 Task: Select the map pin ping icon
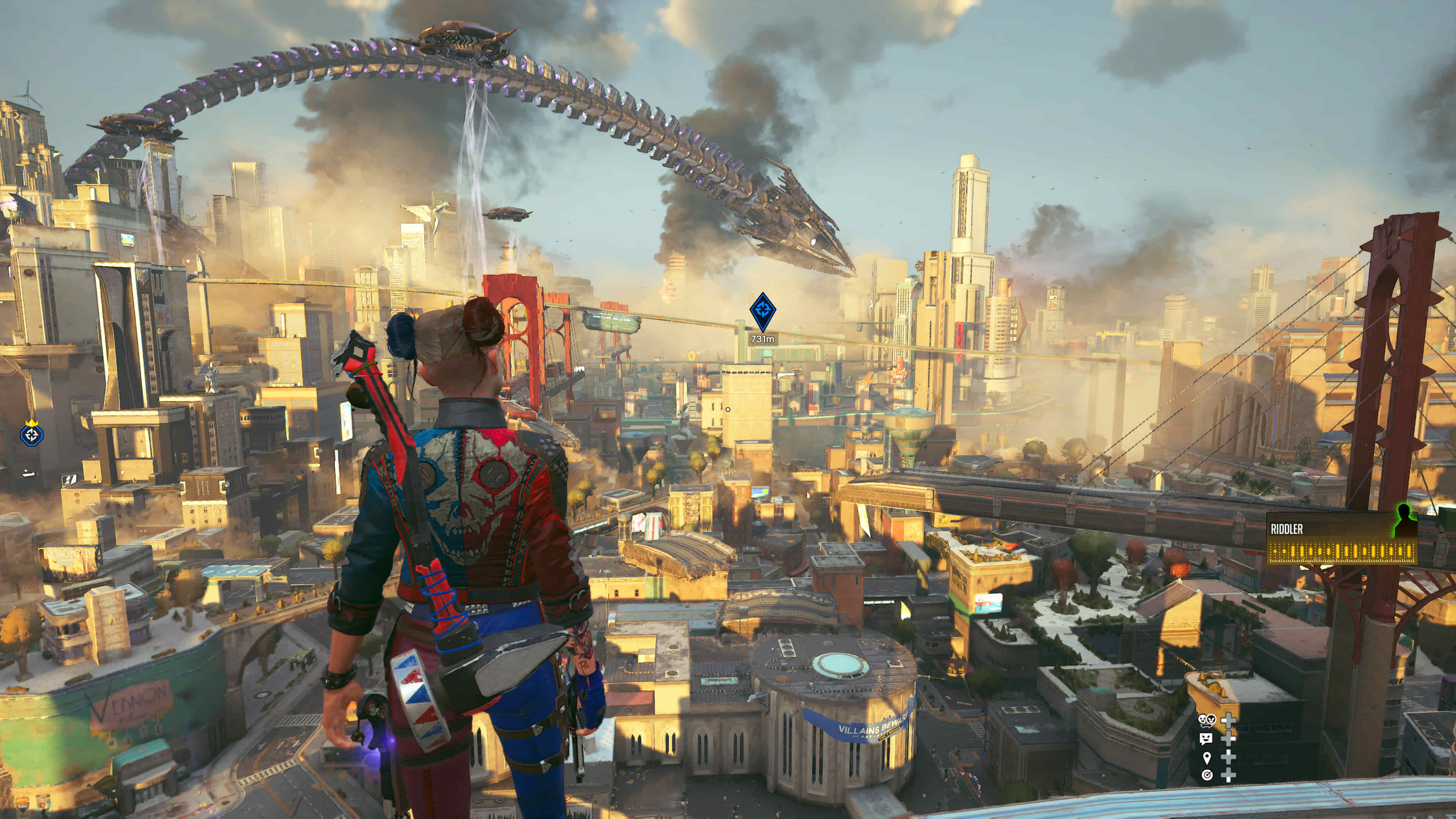point(1206,757)
